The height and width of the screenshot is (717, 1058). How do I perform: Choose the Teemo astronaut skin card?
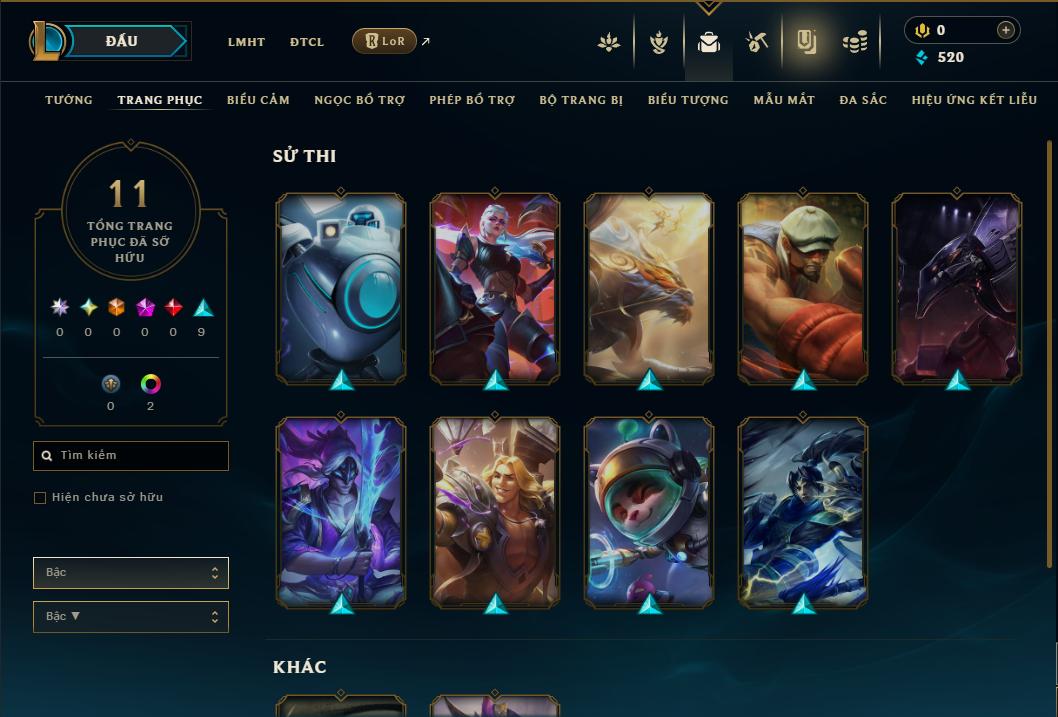649,510
